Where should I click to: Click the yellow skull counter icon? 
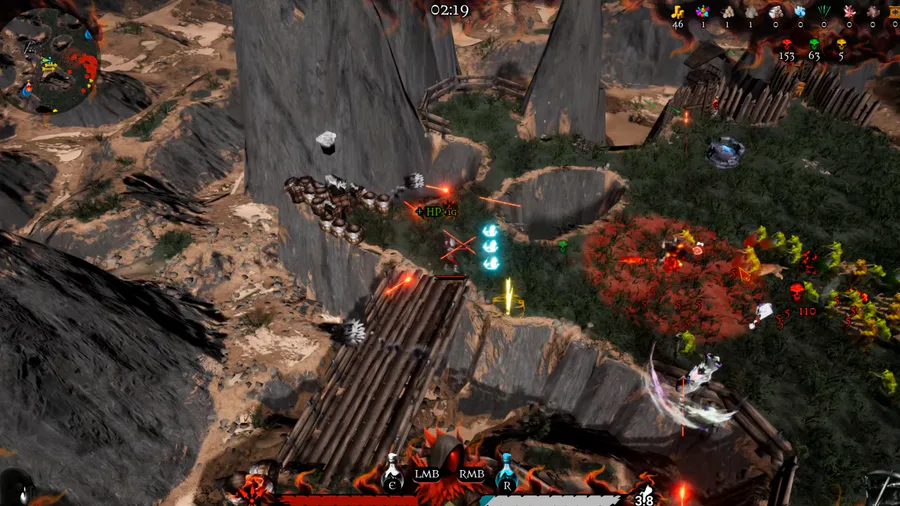[x=840, y=44]
